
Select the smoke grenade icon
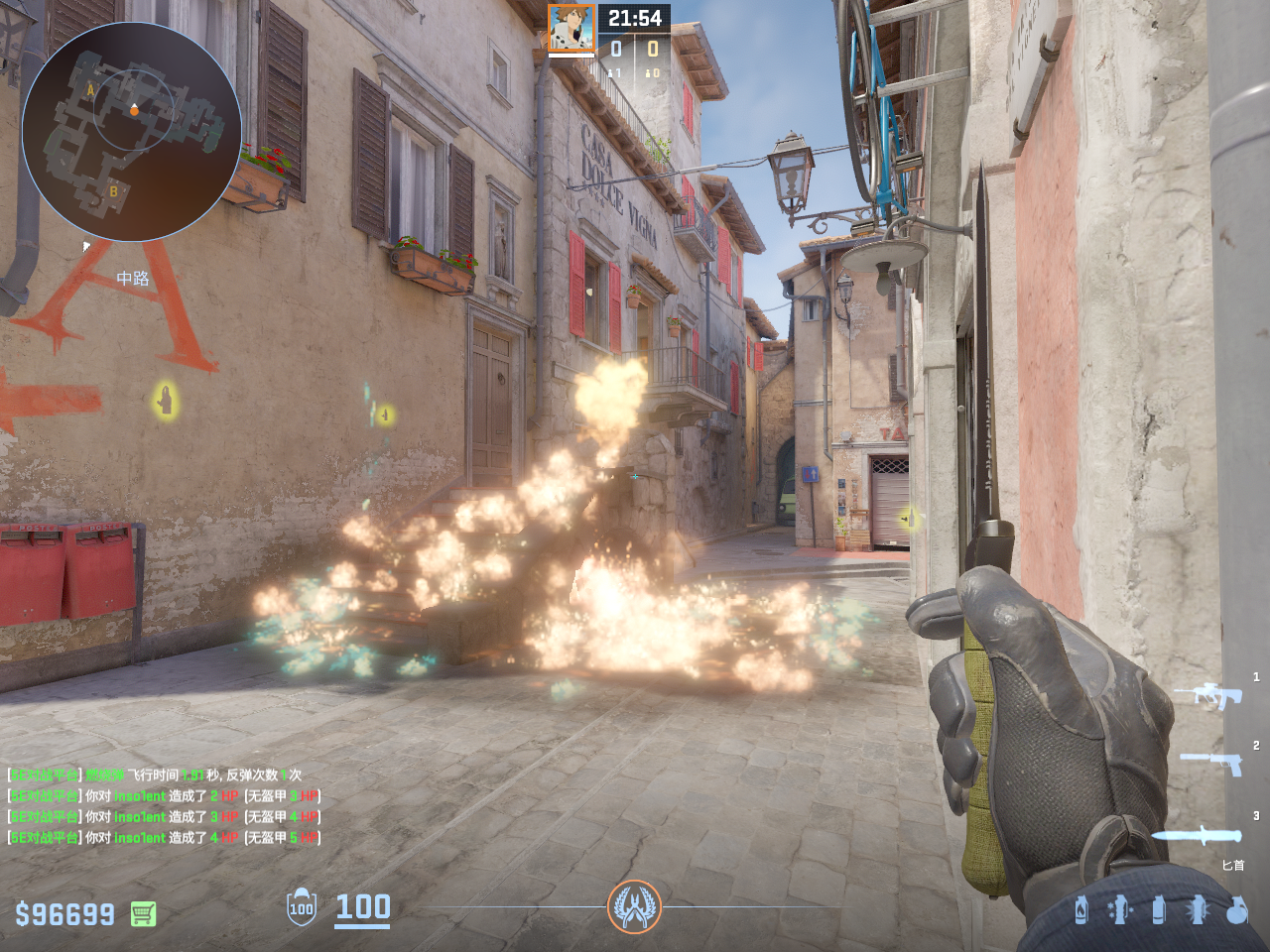(1158, 909)
